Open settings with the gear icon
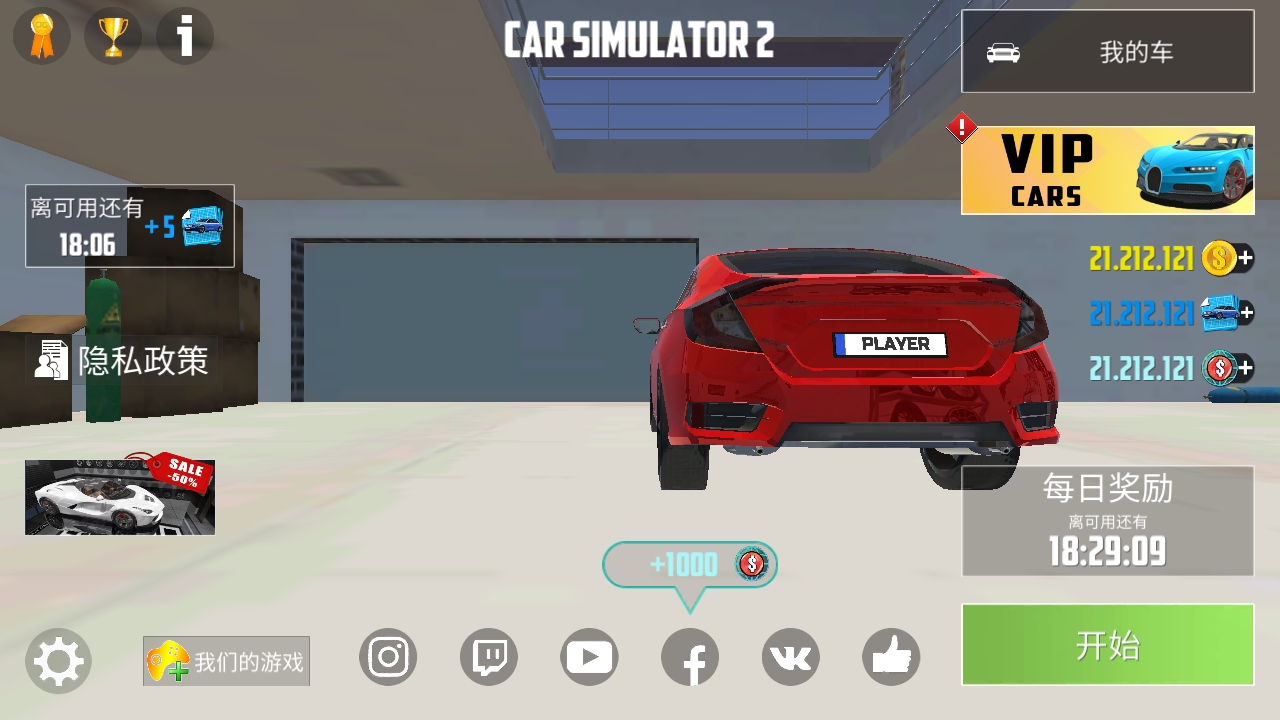The image size is (1280, 720). [x=58, y=661]
